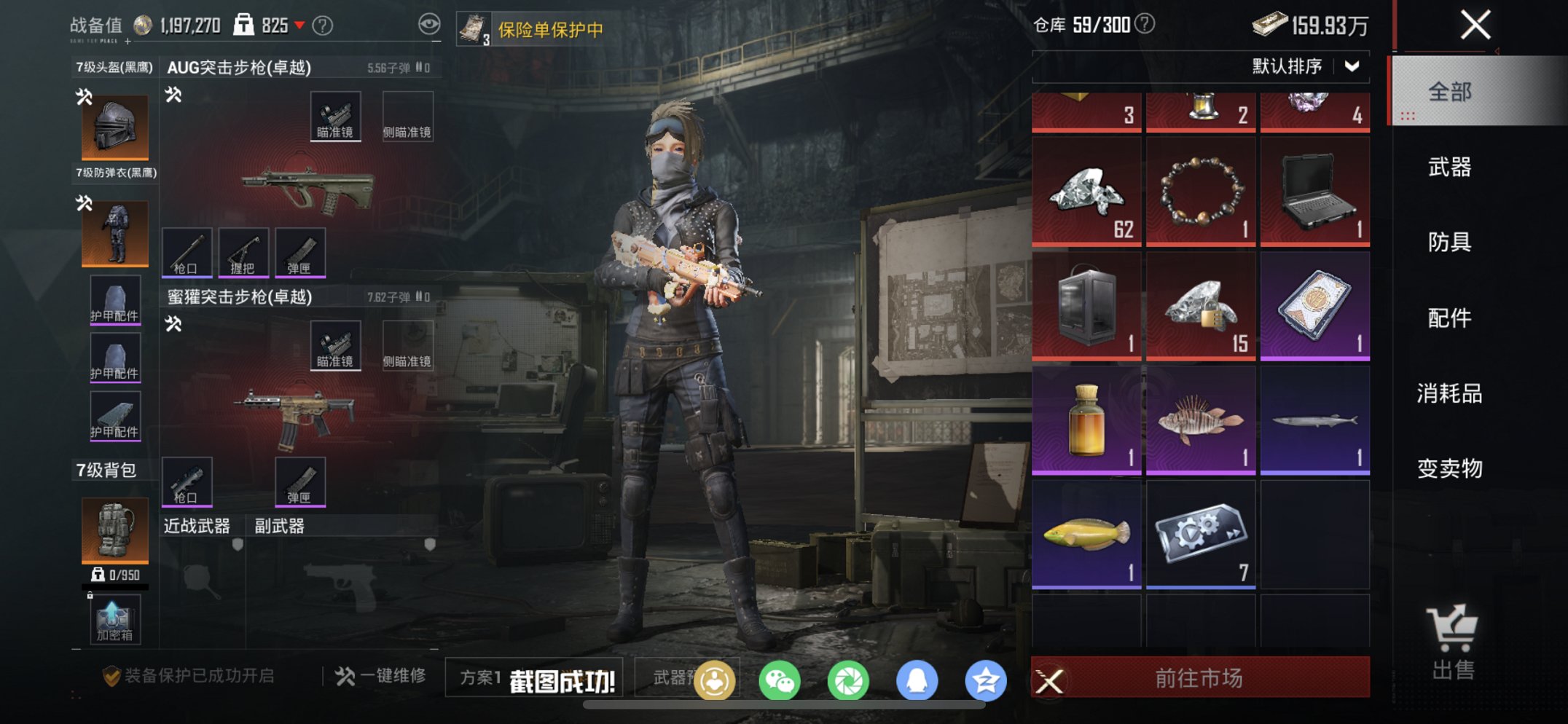Select the AUG 瞄准镜 scope attachment slot
The width and height of the screenshot is (1568, 724).
click(336, 116)
